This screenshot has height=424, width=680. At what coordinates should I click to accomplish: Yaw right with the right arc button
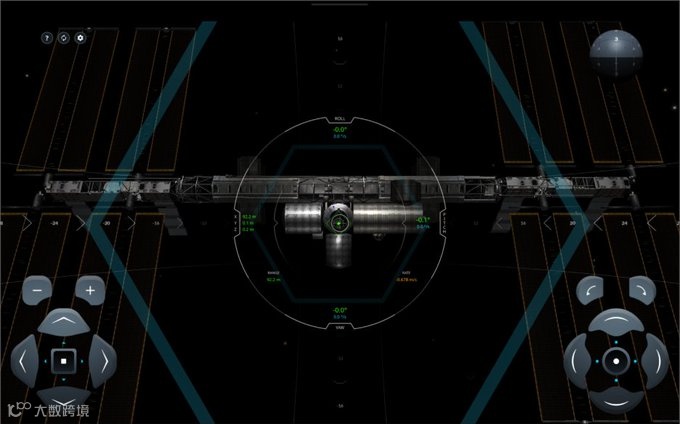pyautogui.click(x=655, y=360)
